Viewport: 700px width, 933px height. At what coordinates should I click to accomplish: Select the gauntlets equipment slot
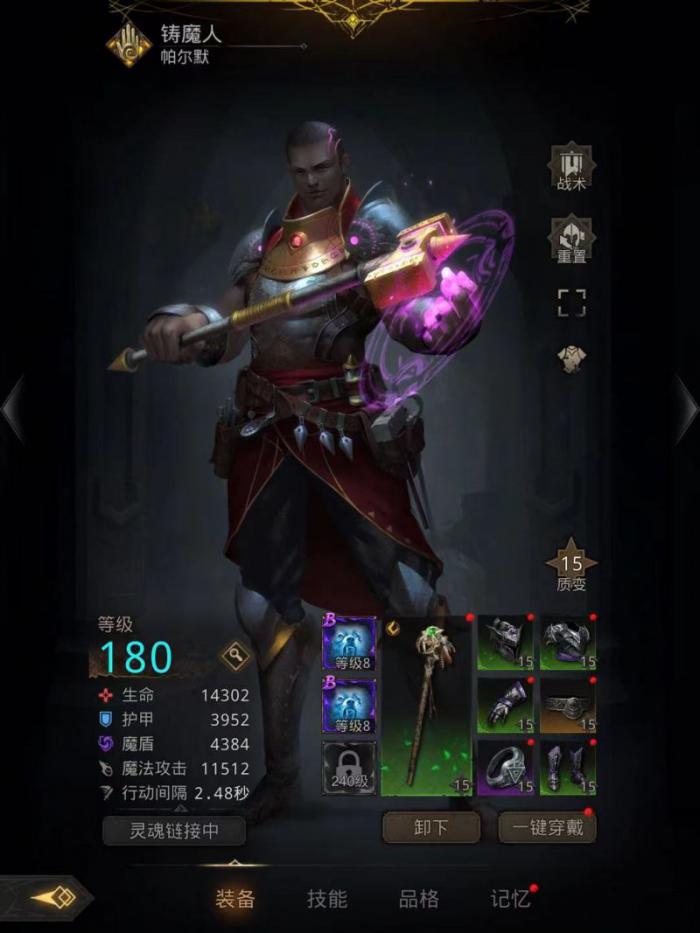(x=505, y=705)
